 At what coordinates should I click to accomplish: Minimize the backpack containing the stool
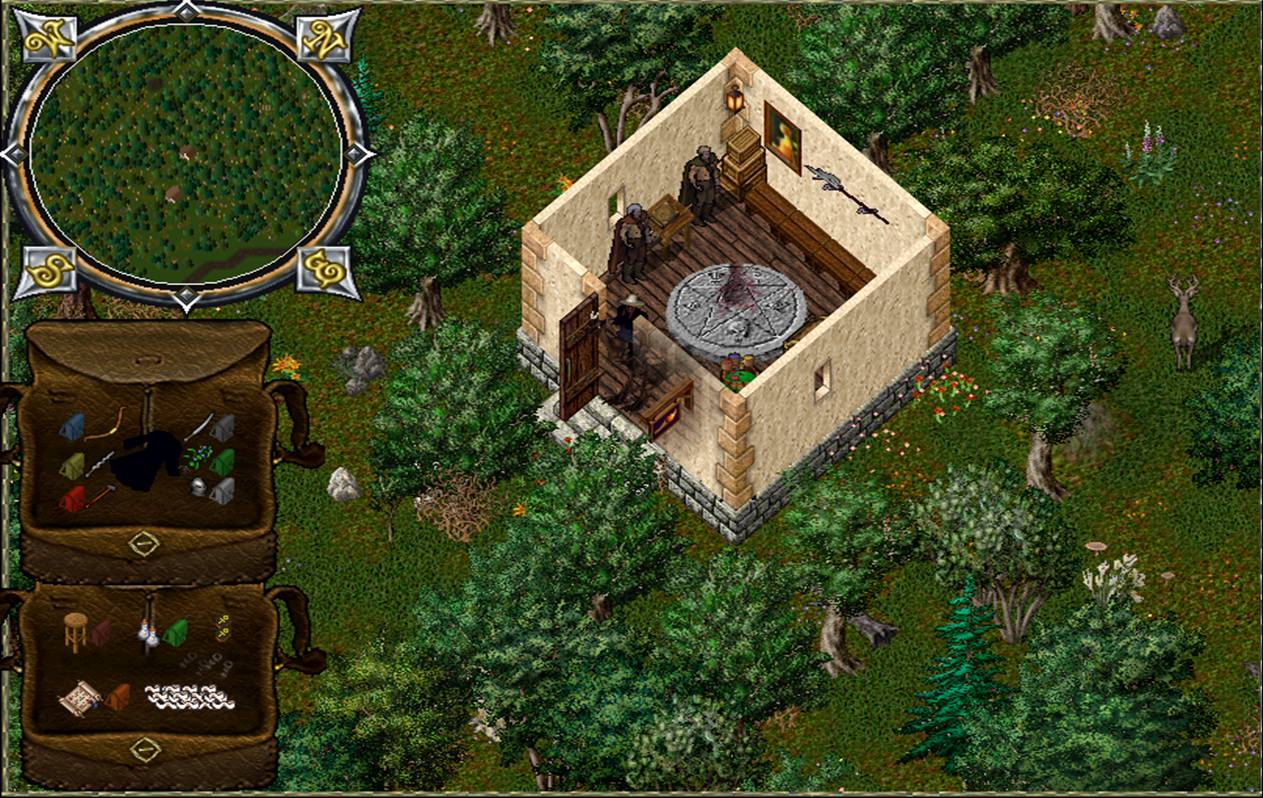pos(145,748)
